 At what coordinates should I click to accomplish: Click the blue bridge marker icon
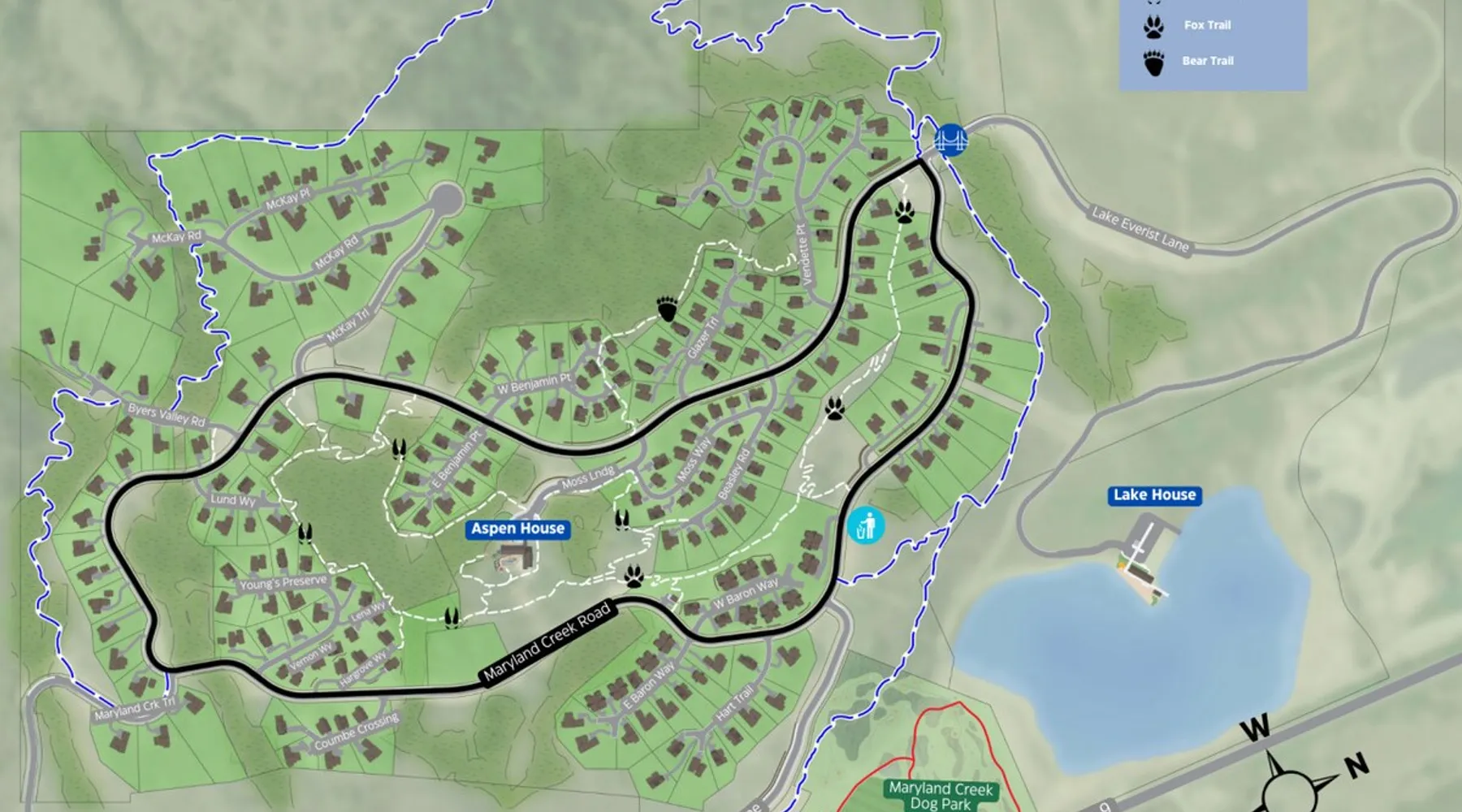click(950, 140)
